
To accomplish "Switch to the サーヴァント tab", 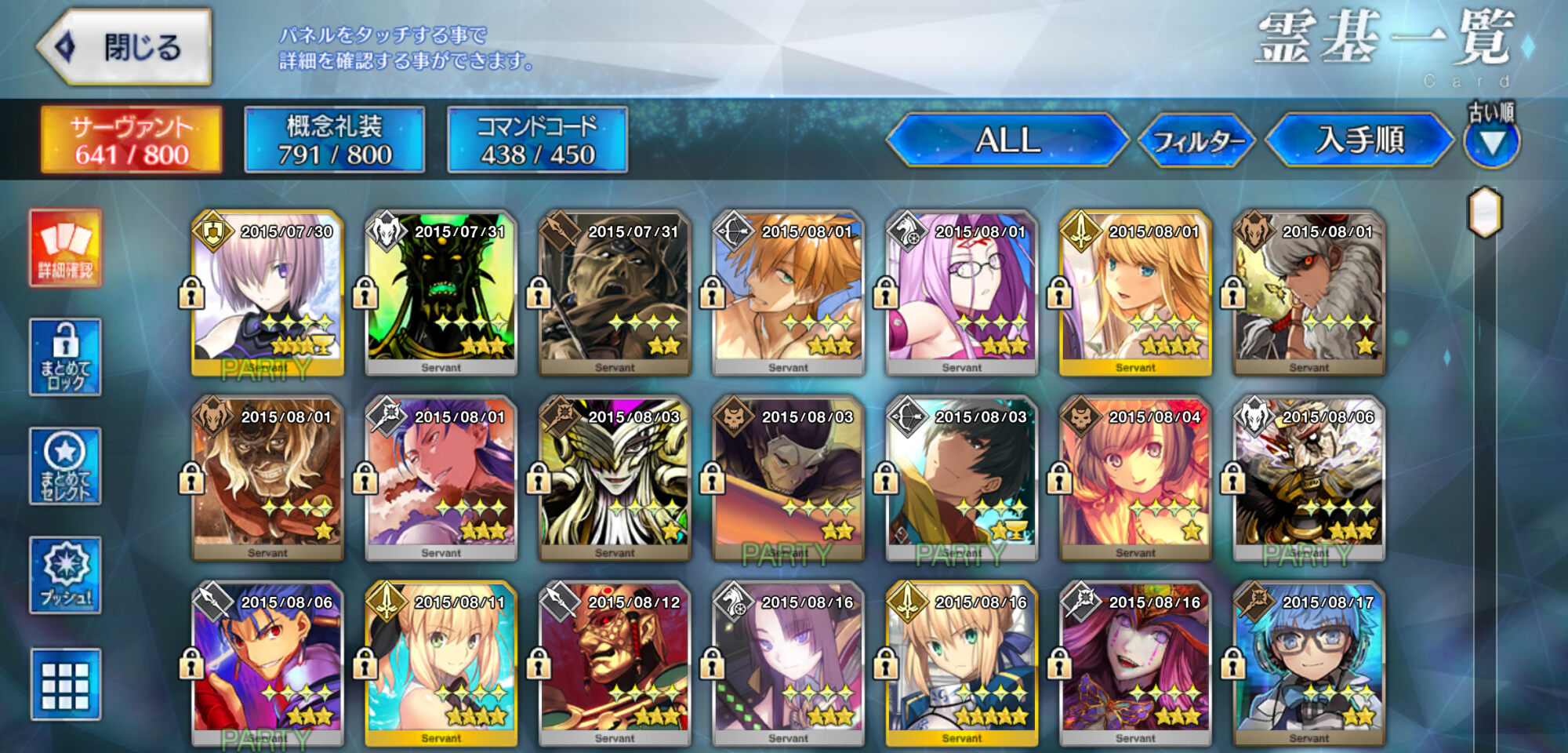I will (x=132, y=140).
